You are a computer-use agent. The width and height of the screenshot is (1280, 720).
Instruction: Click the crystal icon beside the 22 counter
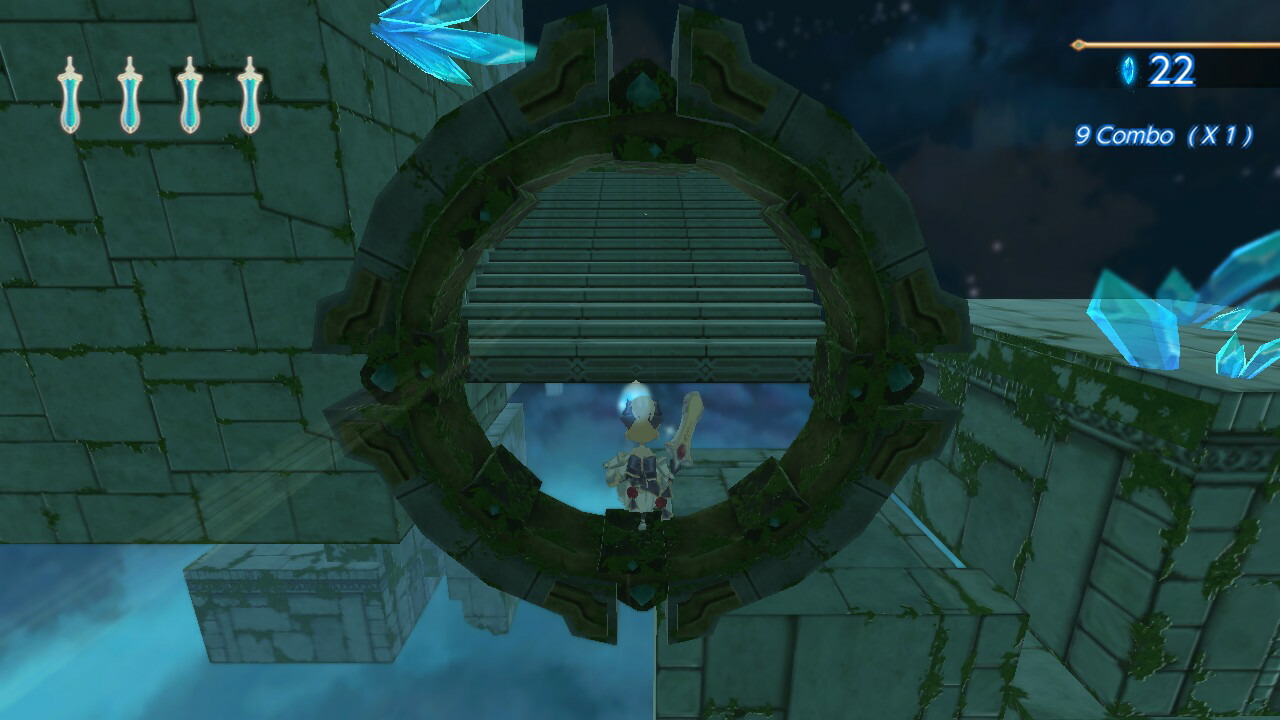(1126, 71)
